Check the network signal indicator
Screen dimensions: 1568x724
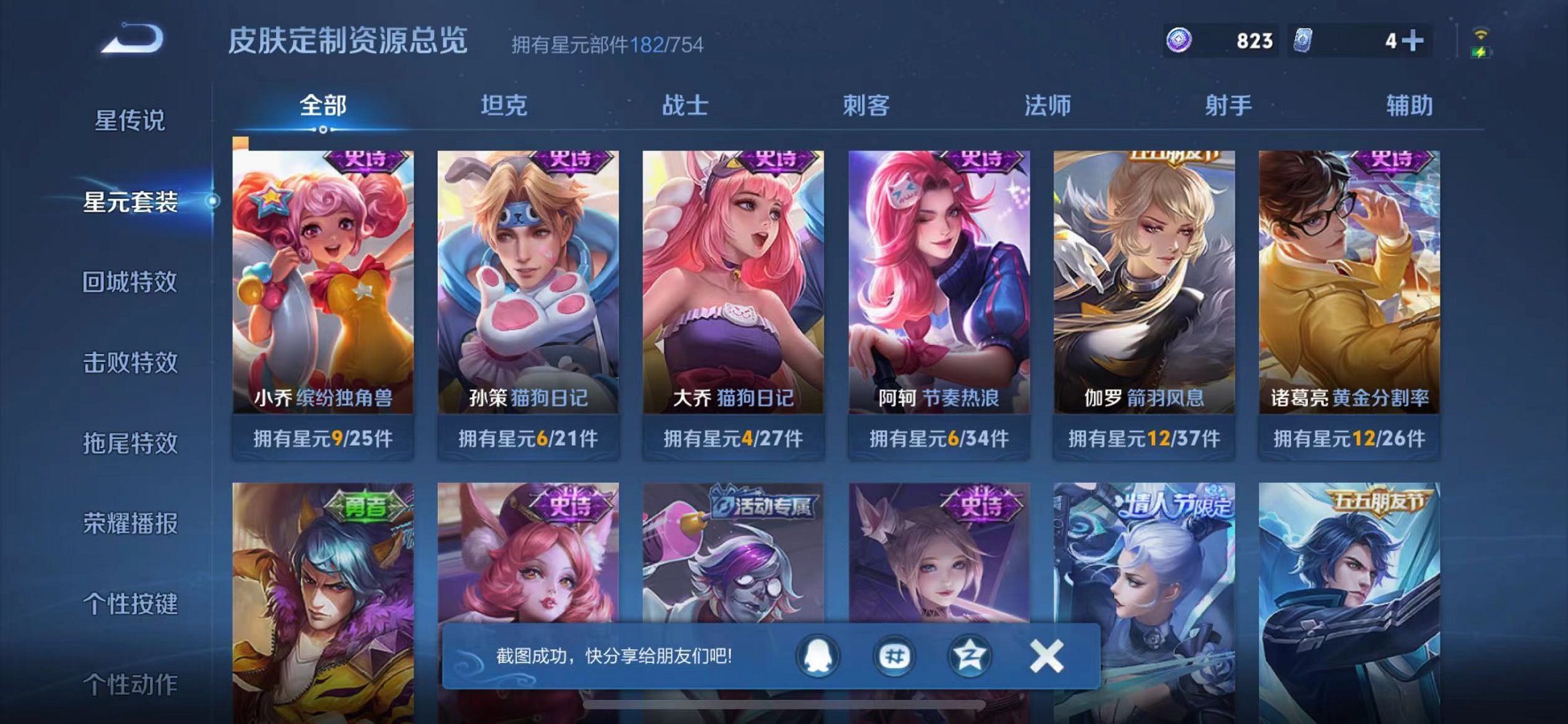[x=1481, y=33]
